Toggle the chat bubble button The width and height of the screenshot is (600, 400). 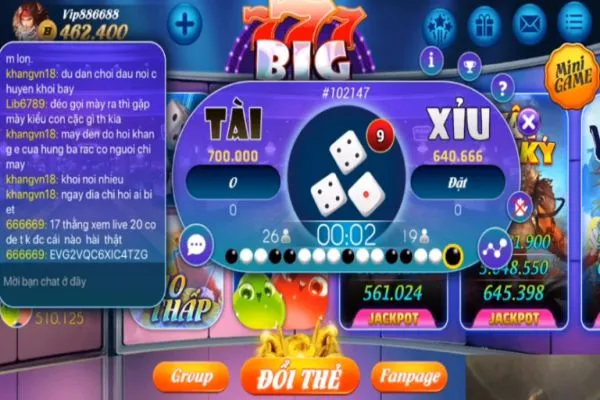[x=196, y=245]
